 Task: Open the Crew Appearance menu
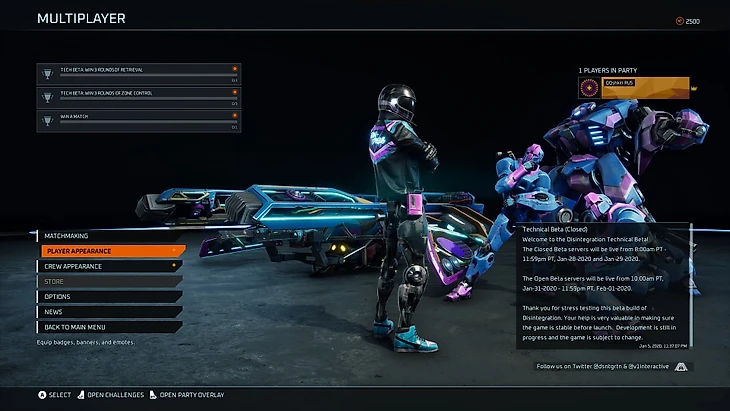coord(110,266)
